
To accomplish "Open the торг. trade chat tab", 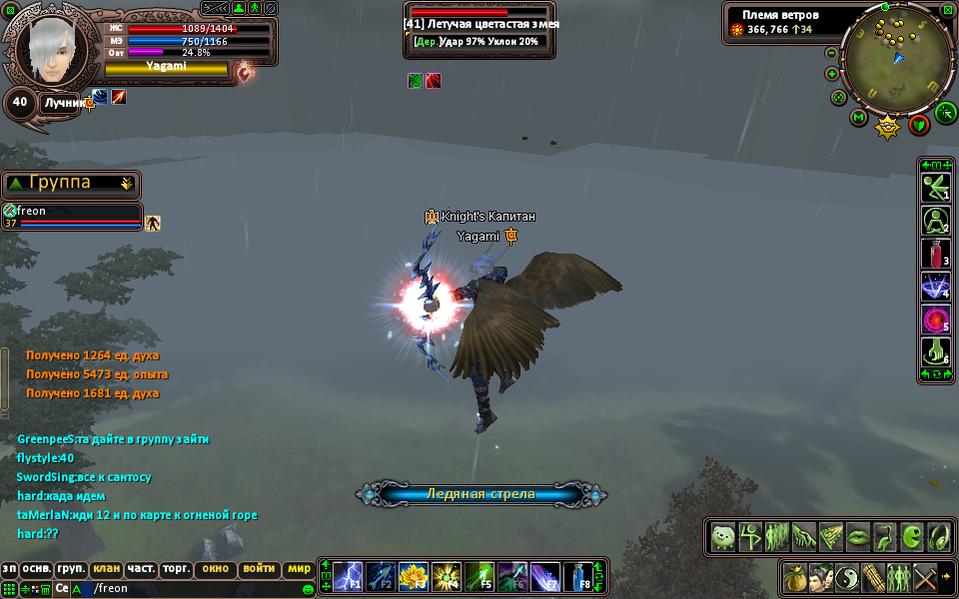I will pos(176,568).
